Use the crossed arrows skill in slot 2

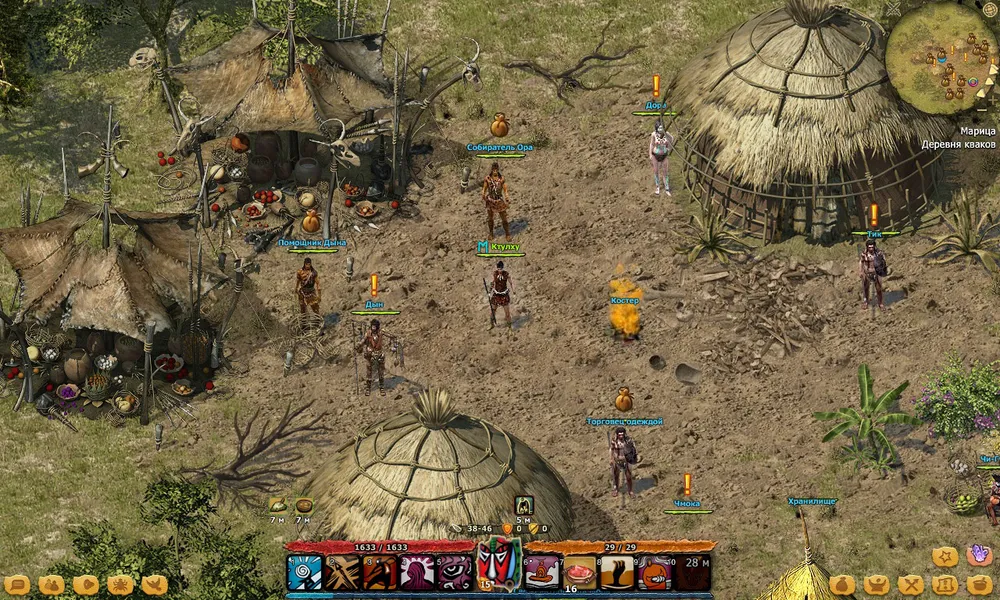[x=342, y=572]
